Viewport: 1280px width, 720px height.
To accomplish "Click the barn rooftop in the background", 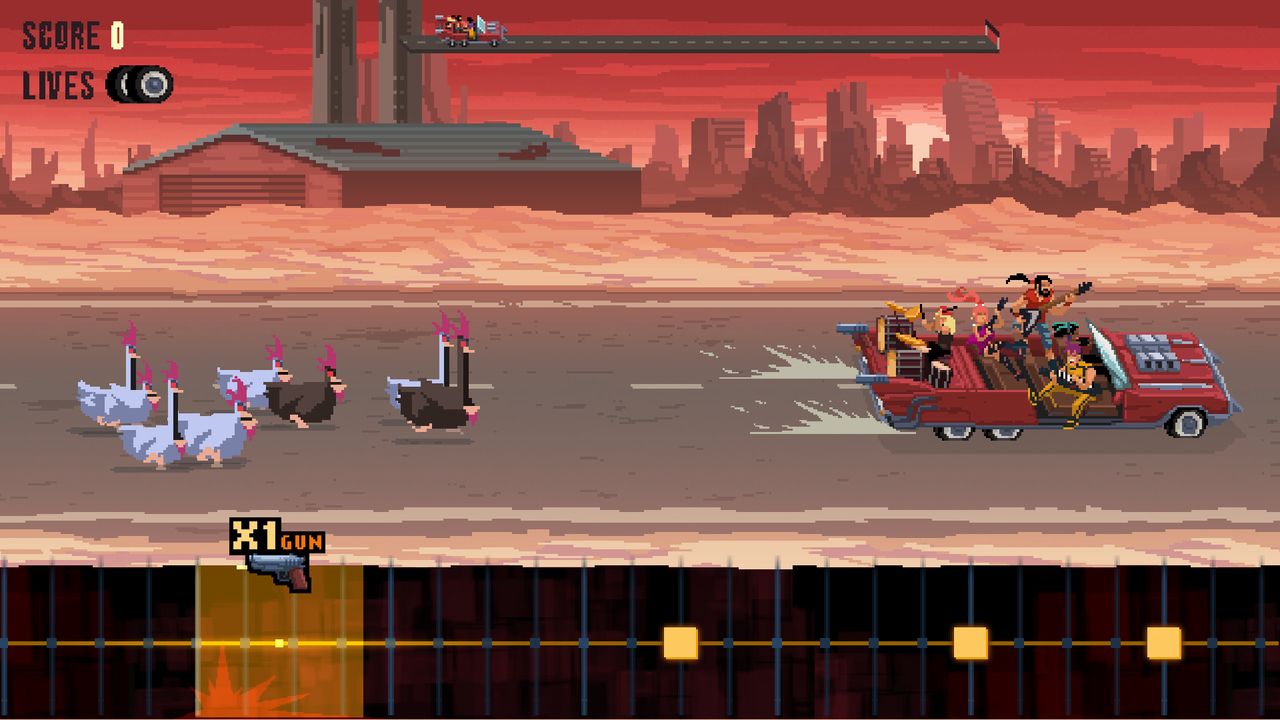I will point(330,150).
